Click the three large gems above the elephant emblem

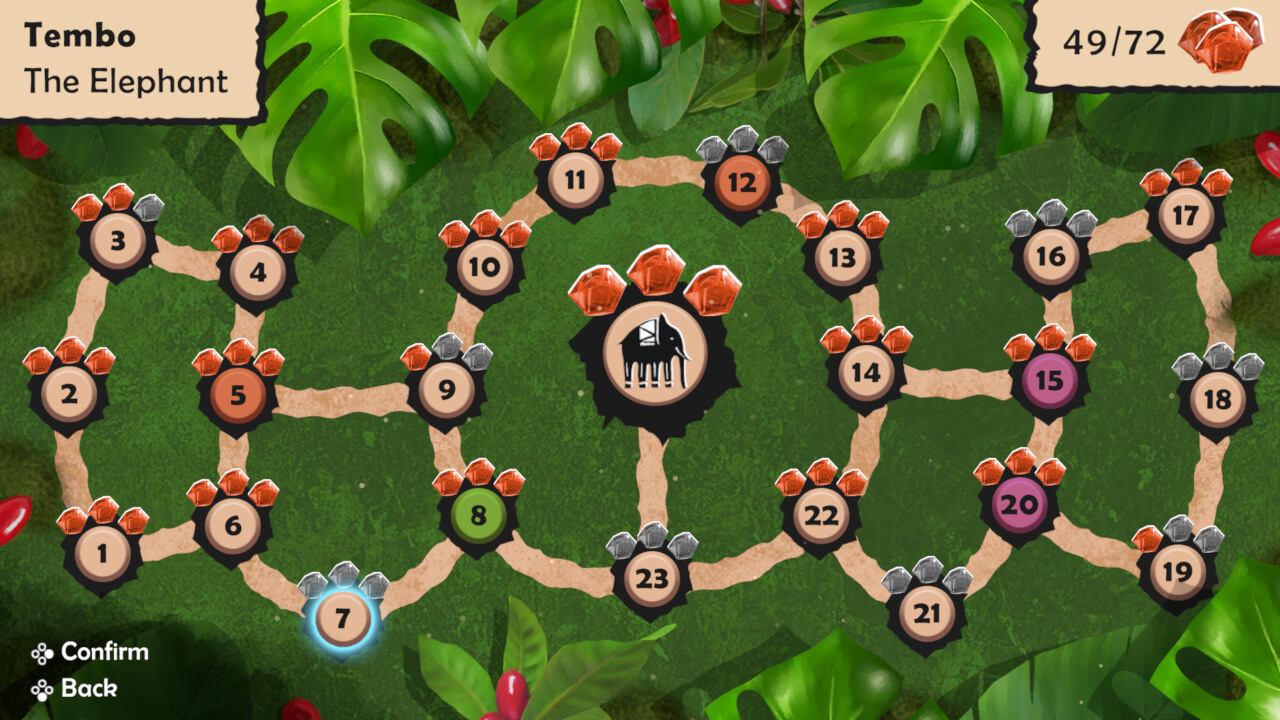[x=652, y=283]
